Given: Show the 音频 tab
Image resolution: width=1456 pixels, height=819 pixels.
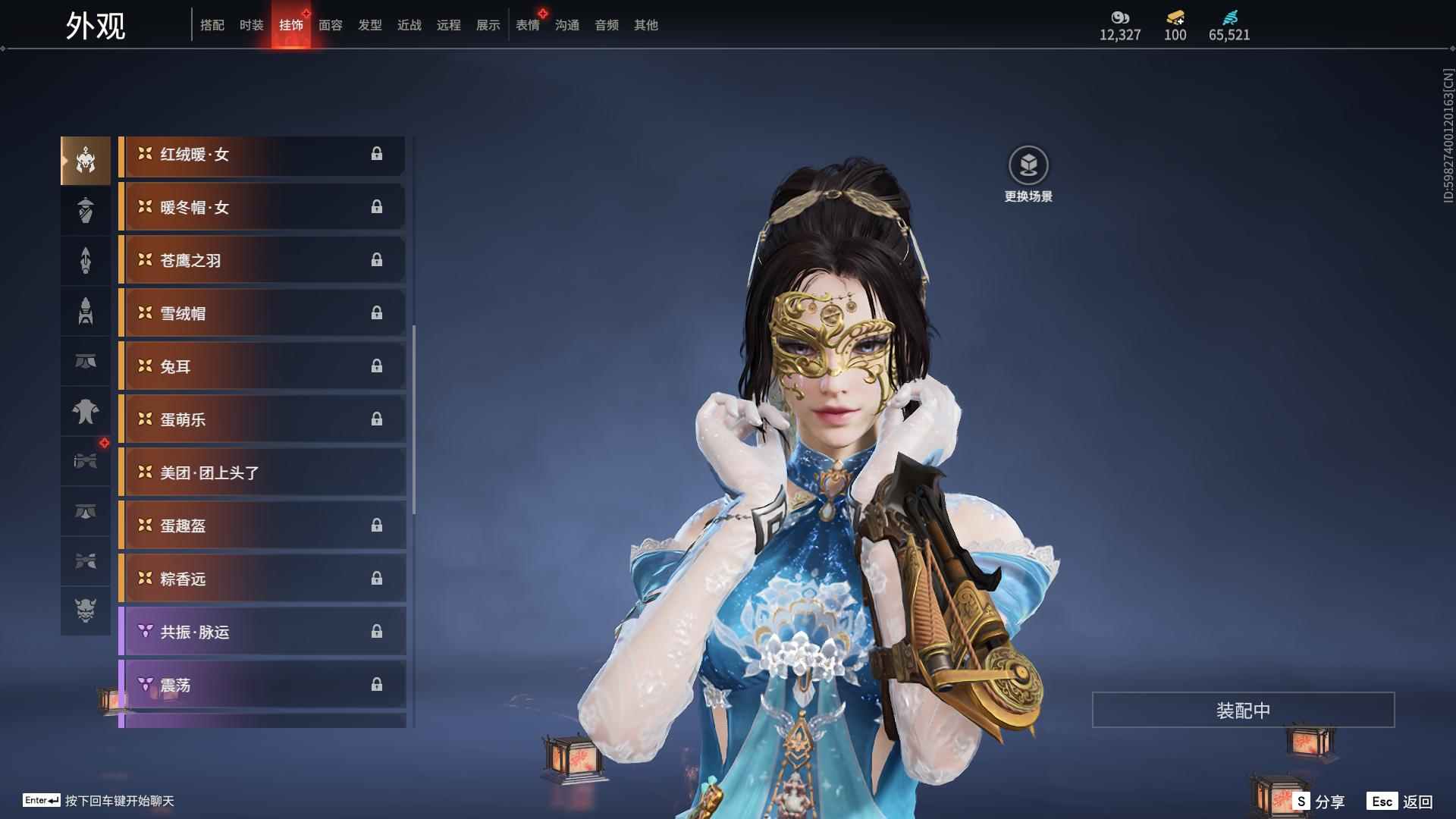Looking at the screenshot, I should click(x=607, y=25).
